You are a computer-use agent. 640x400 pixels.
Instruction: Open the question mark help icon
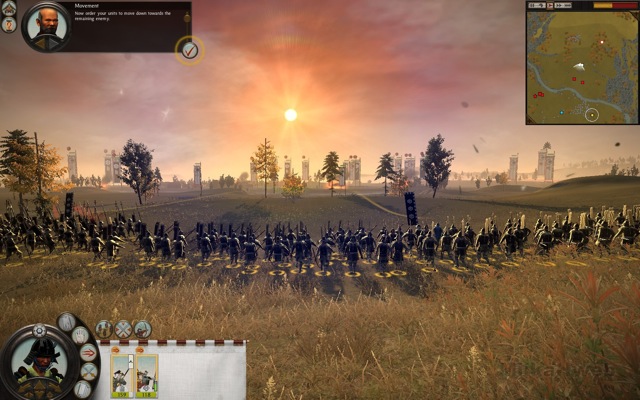[9, 25]
